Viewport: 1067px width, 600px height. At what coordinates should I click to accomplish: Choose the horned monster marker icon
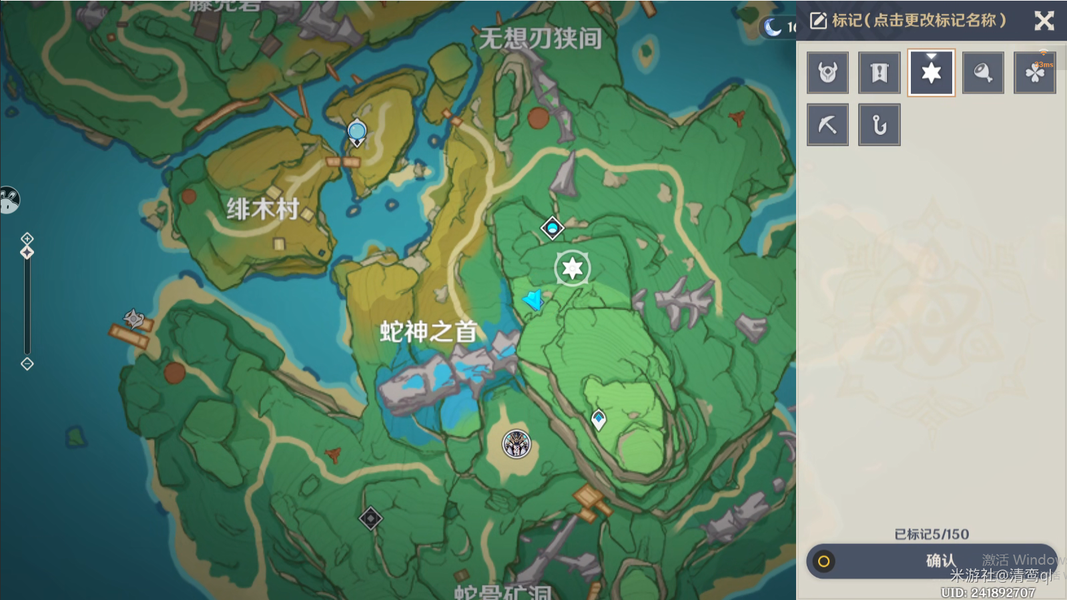click(828, 73)
